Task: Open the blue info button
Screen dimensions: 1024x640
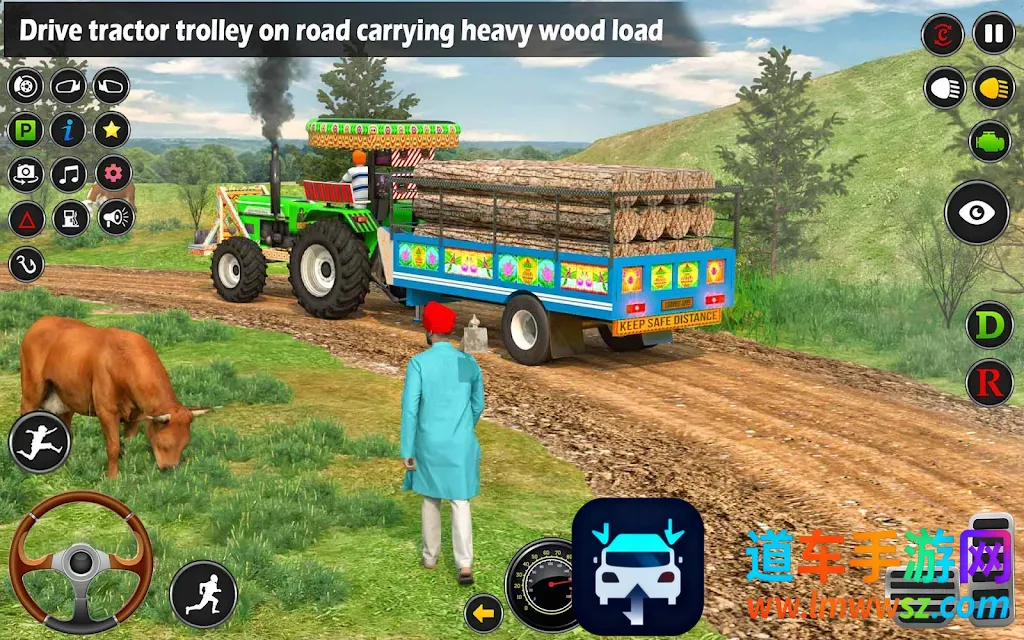Action: [x=69, y=130]
